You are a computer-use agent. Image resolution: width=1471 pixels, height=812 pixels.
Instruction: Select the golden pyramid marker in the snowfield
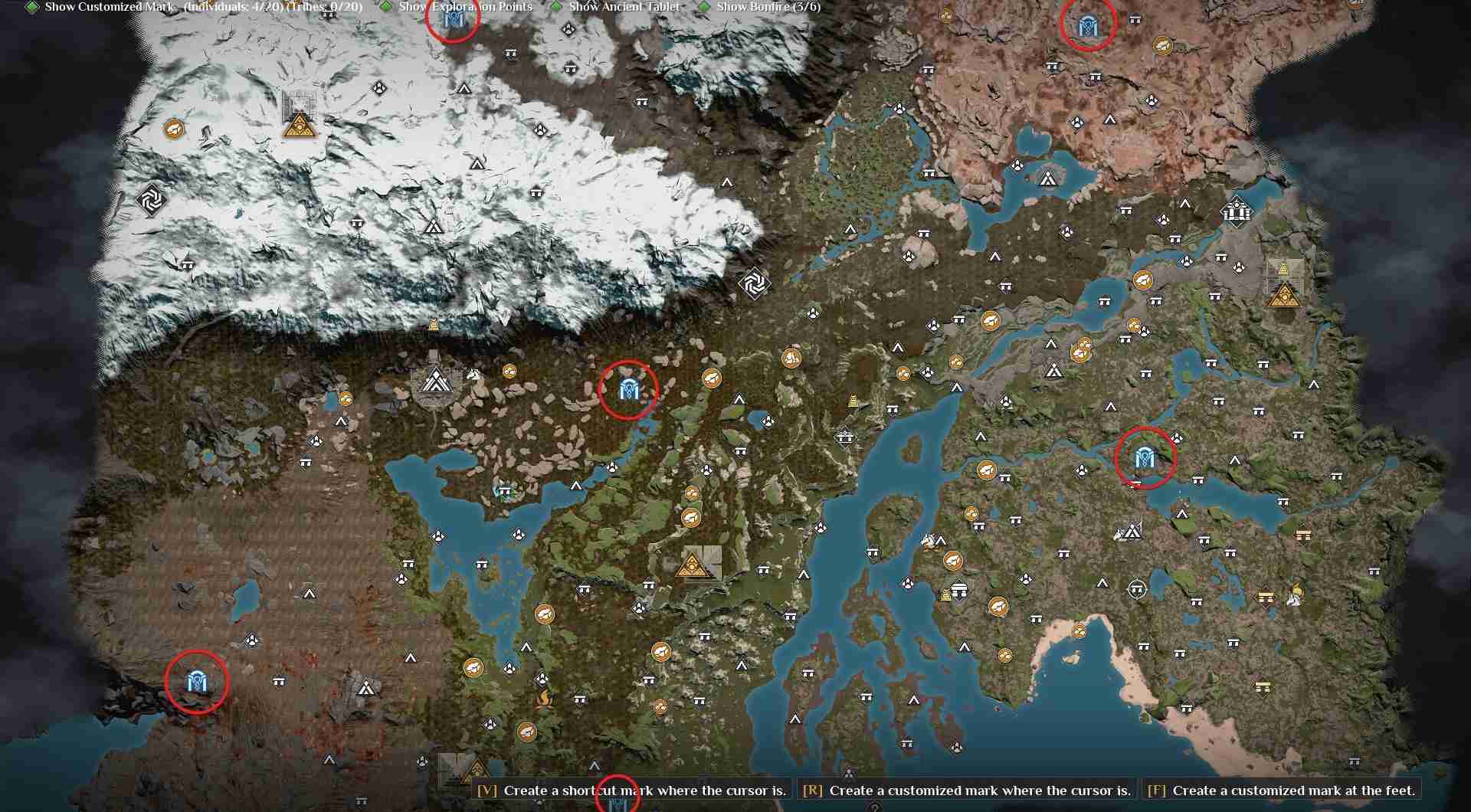(x=300, y=126)
